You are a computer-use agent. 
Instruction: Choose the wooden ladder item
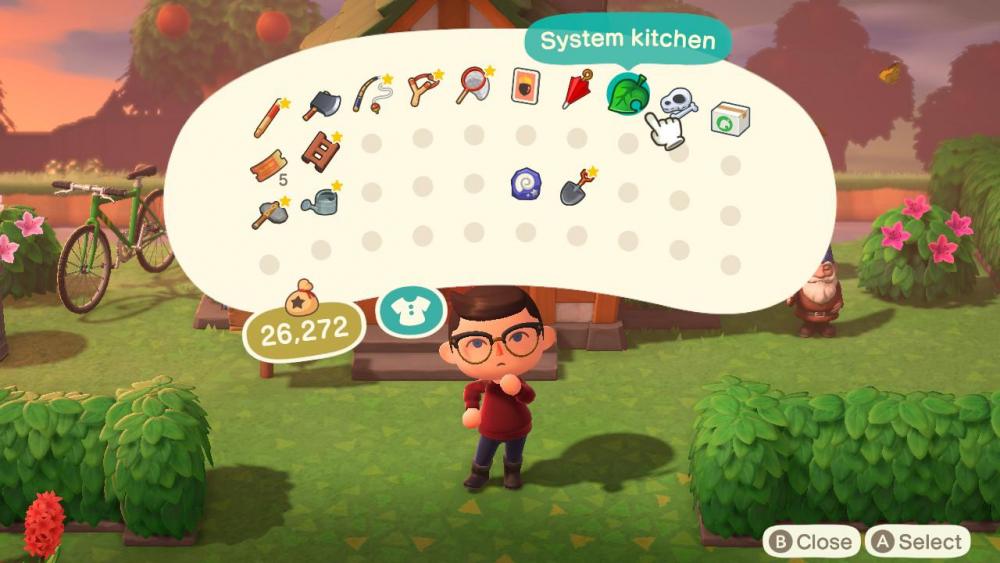tap(320, 151)
